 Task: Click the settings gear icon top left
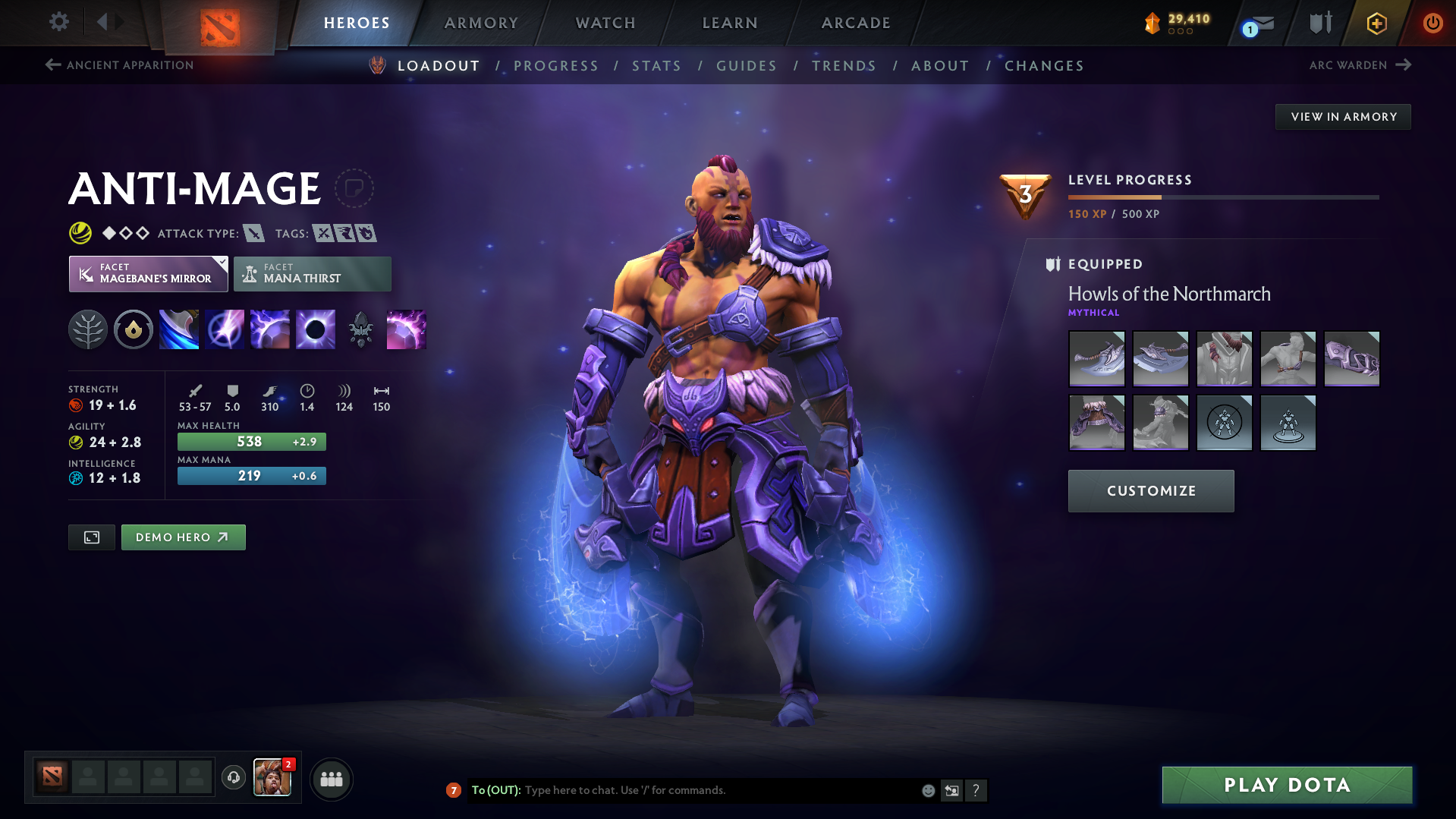(58, 22)
